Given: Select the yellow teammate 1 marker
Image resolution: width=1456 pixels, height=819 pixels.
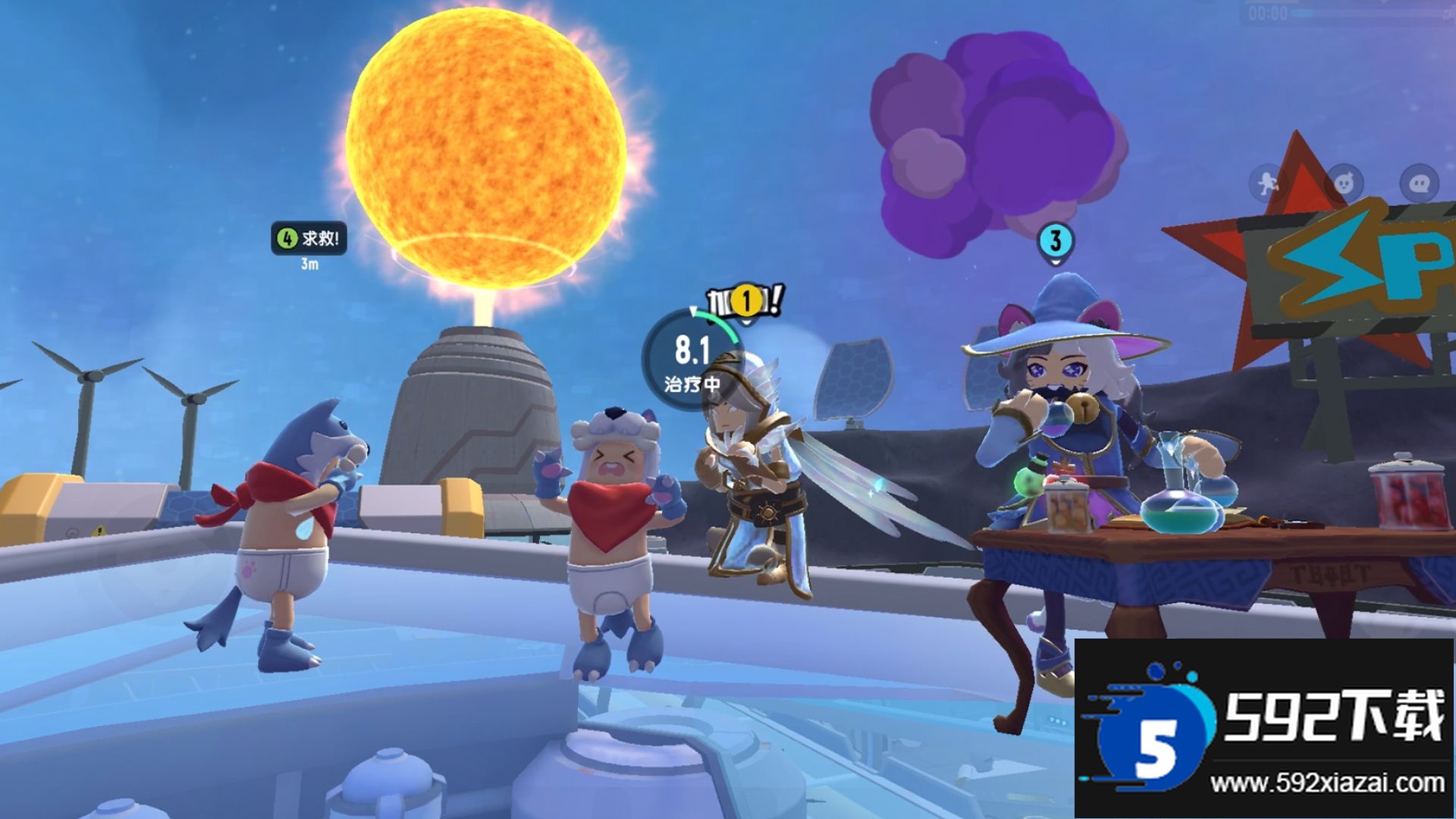Looking at the screenshot, I should [x=746, y=301].
